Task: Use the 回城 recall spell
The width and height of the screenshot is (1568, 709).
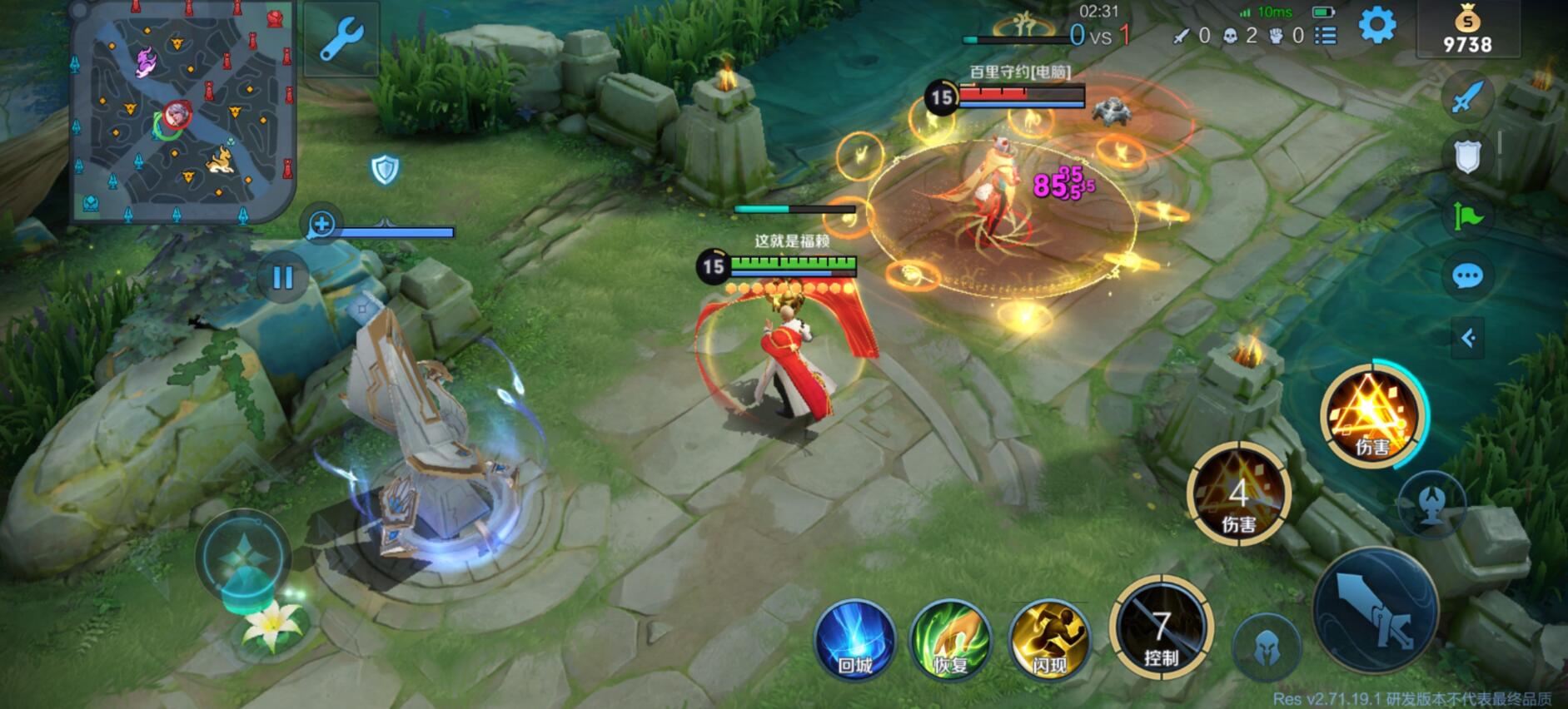Action: coord(854,640)
